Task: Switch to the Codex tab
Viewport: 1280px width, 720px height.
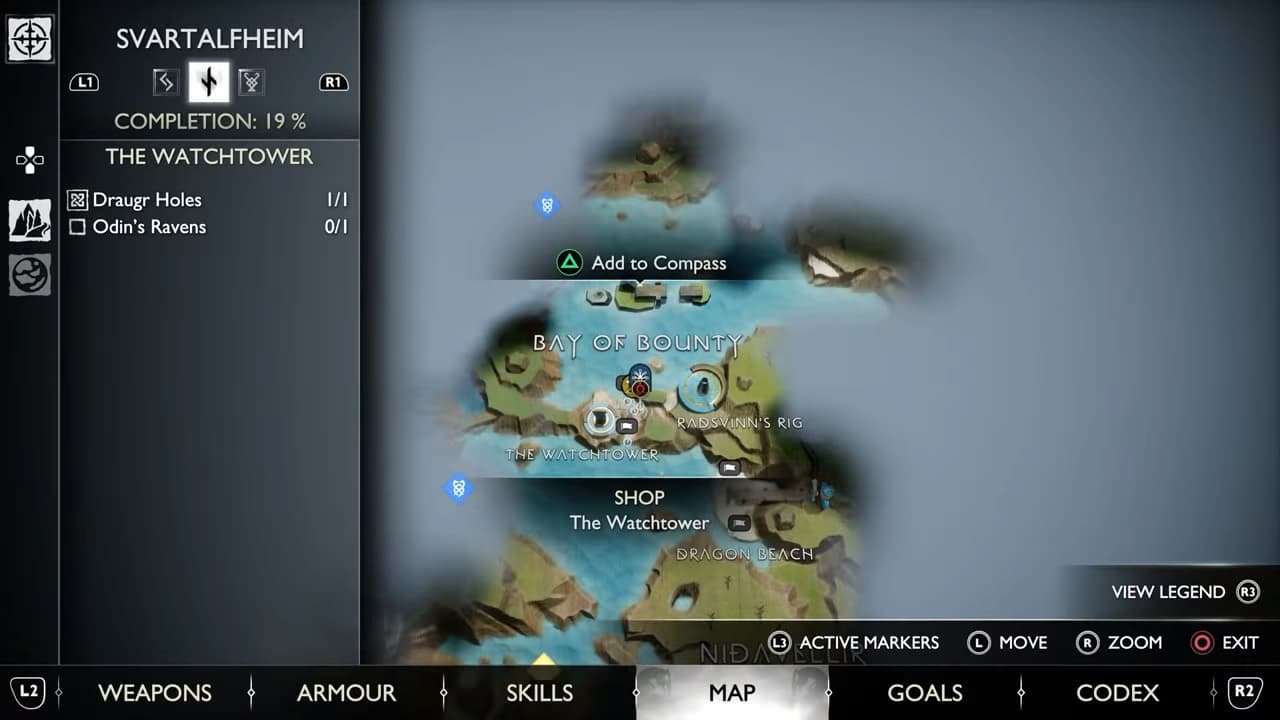Action: tap(1117, 693)
